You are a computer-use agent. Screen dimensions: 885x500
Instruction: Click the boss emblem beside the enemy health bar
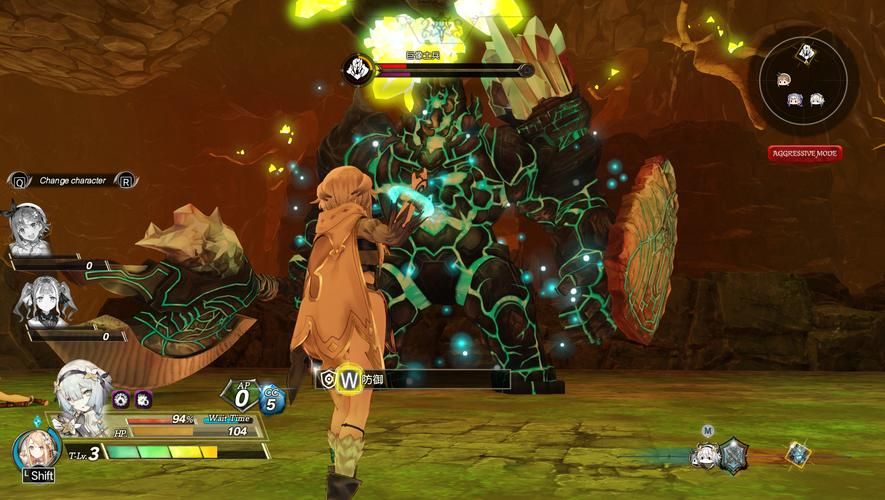pos(358,69)
